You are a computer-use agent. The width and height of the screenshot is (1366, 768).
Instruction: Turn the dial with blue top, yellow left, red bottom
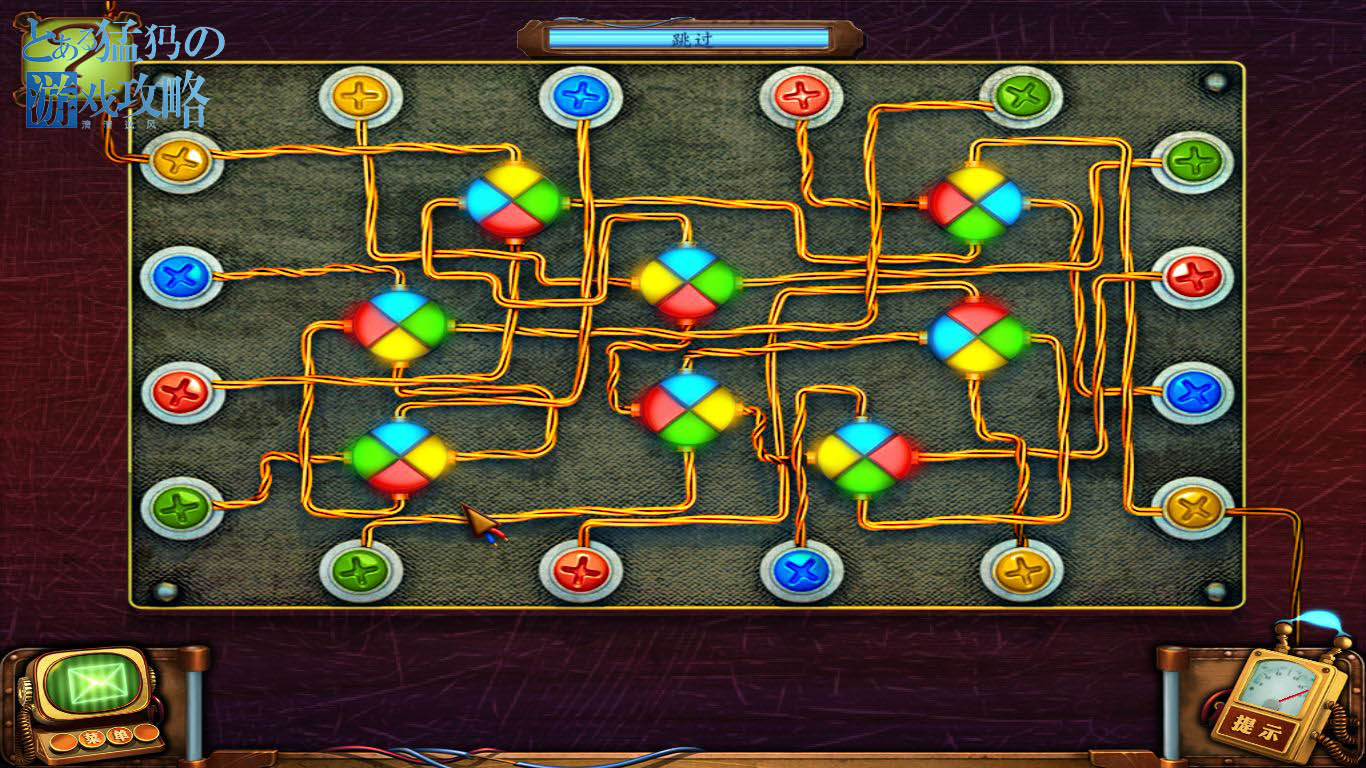tap(687, 282)
